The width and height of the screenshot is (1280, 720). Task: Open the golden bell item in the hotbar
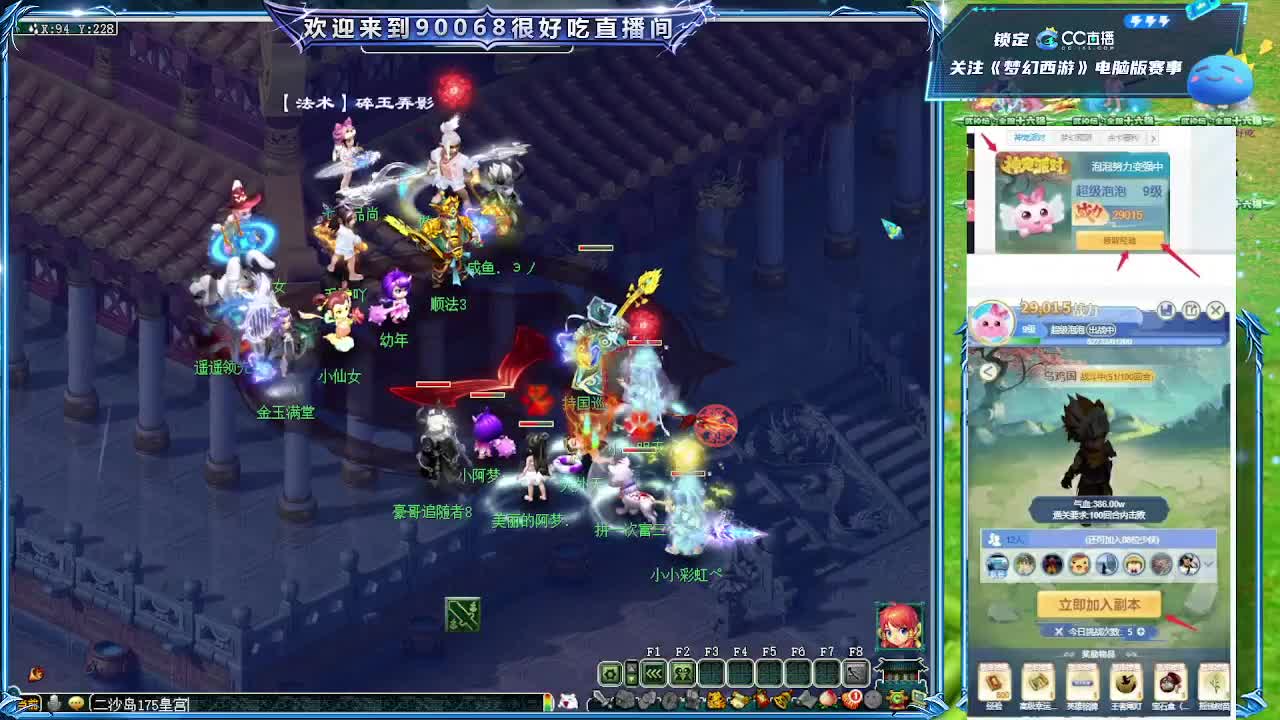(780, 699)
